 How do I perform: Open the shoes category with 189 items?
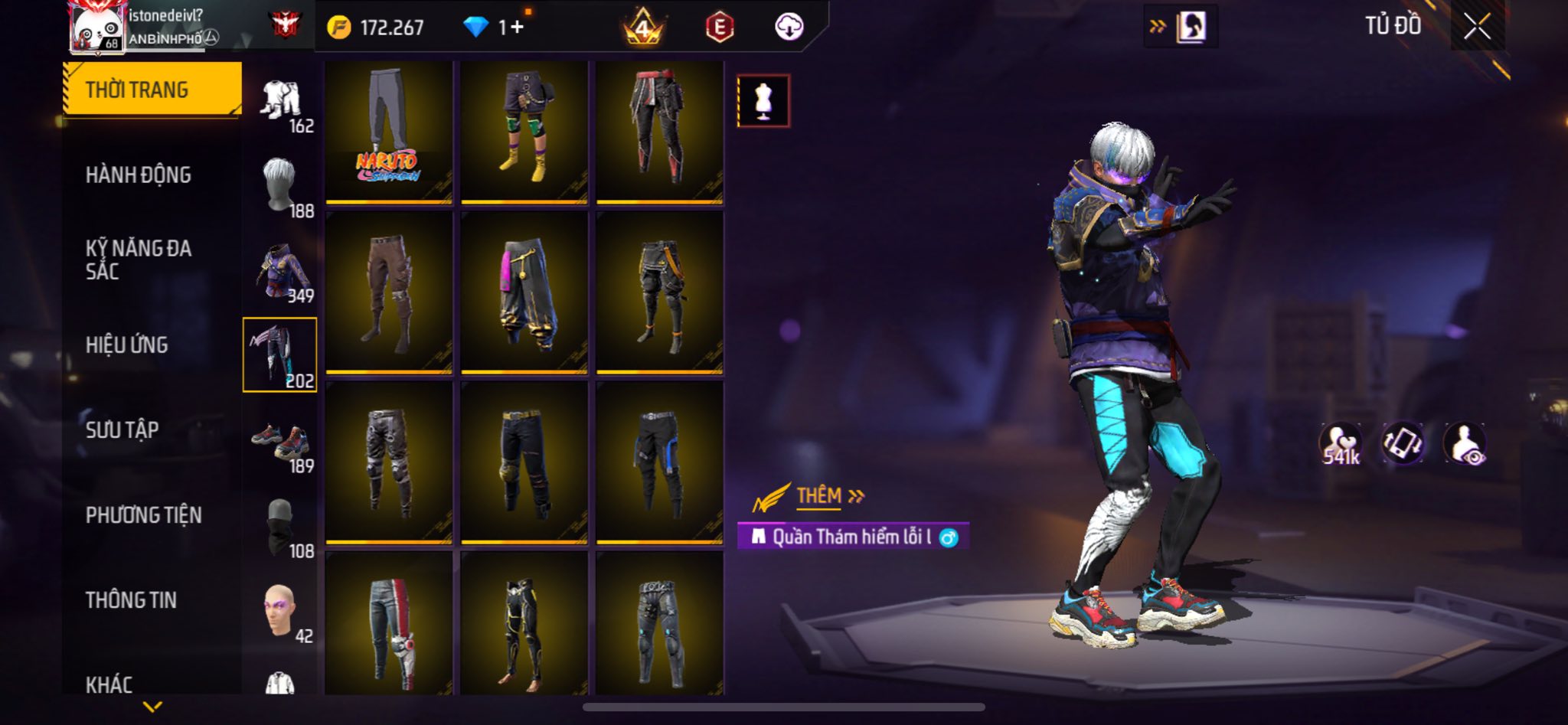[x=280, y=443]
